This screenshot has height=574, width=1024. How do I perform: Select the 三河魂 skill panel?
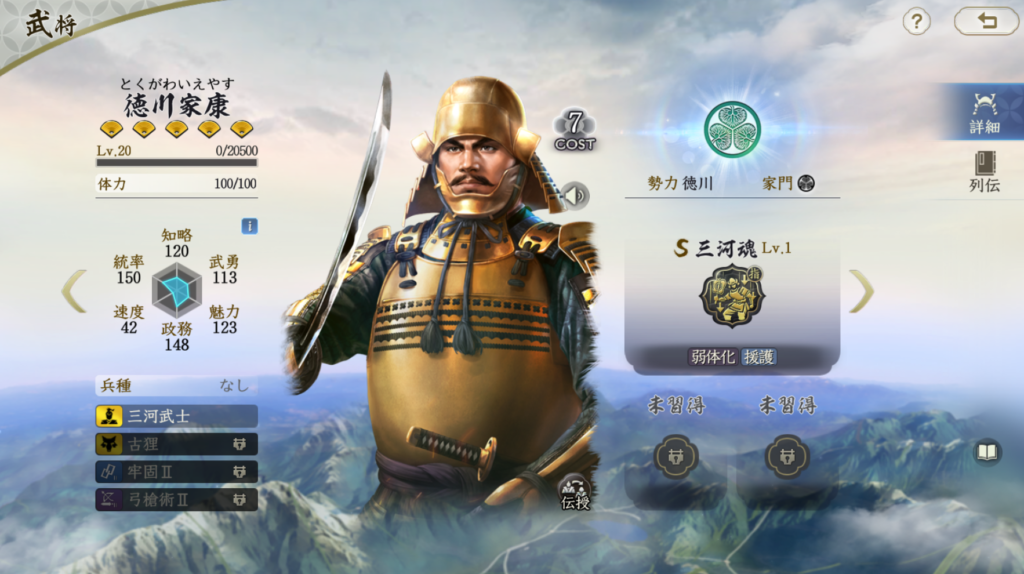pyautogui.click(x=732, y=299)
